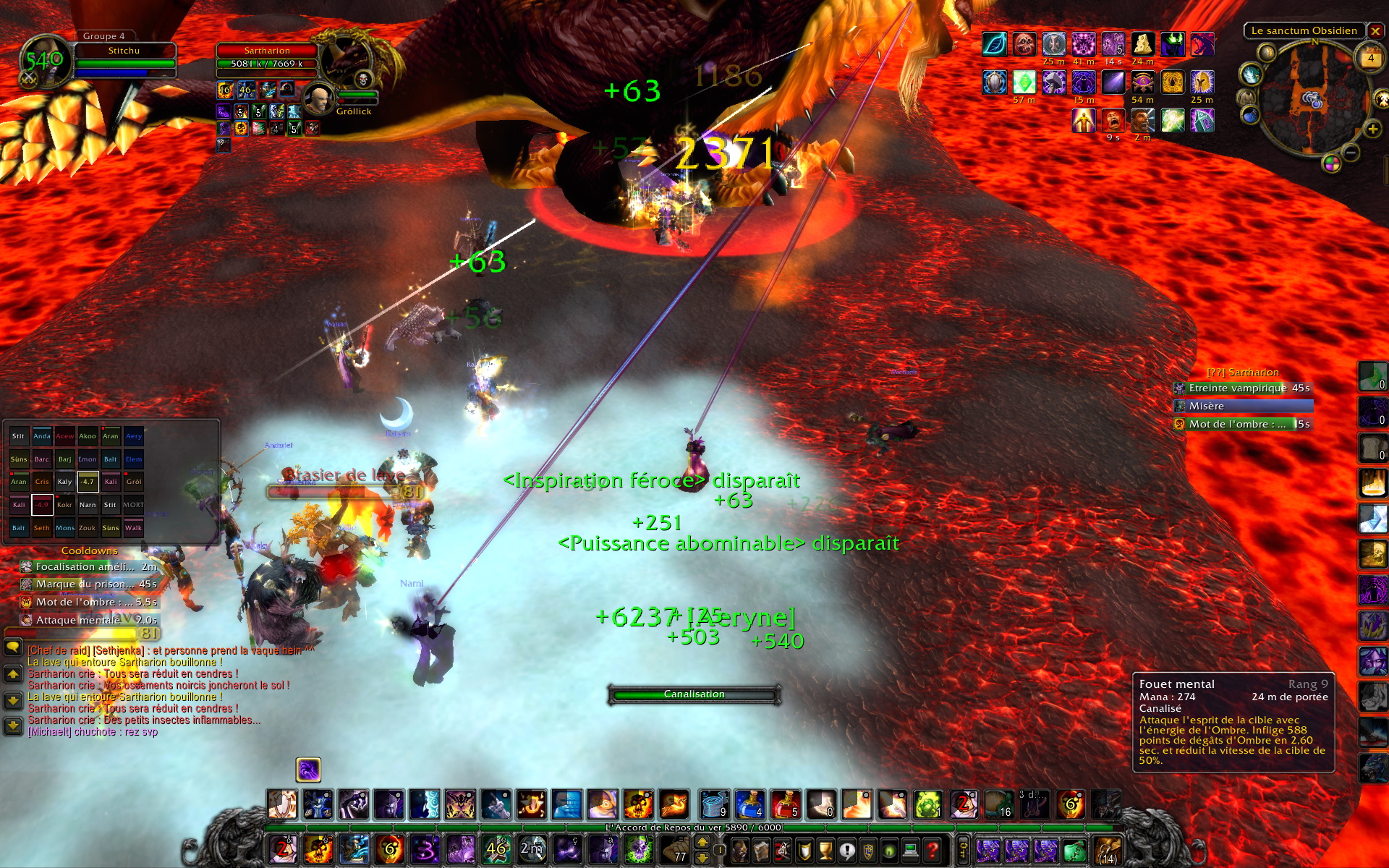The height and width of the screenshot is (868, 1389).
Task: Zoom out the minimap with the minus button
Action: (x=1350, y=153)
